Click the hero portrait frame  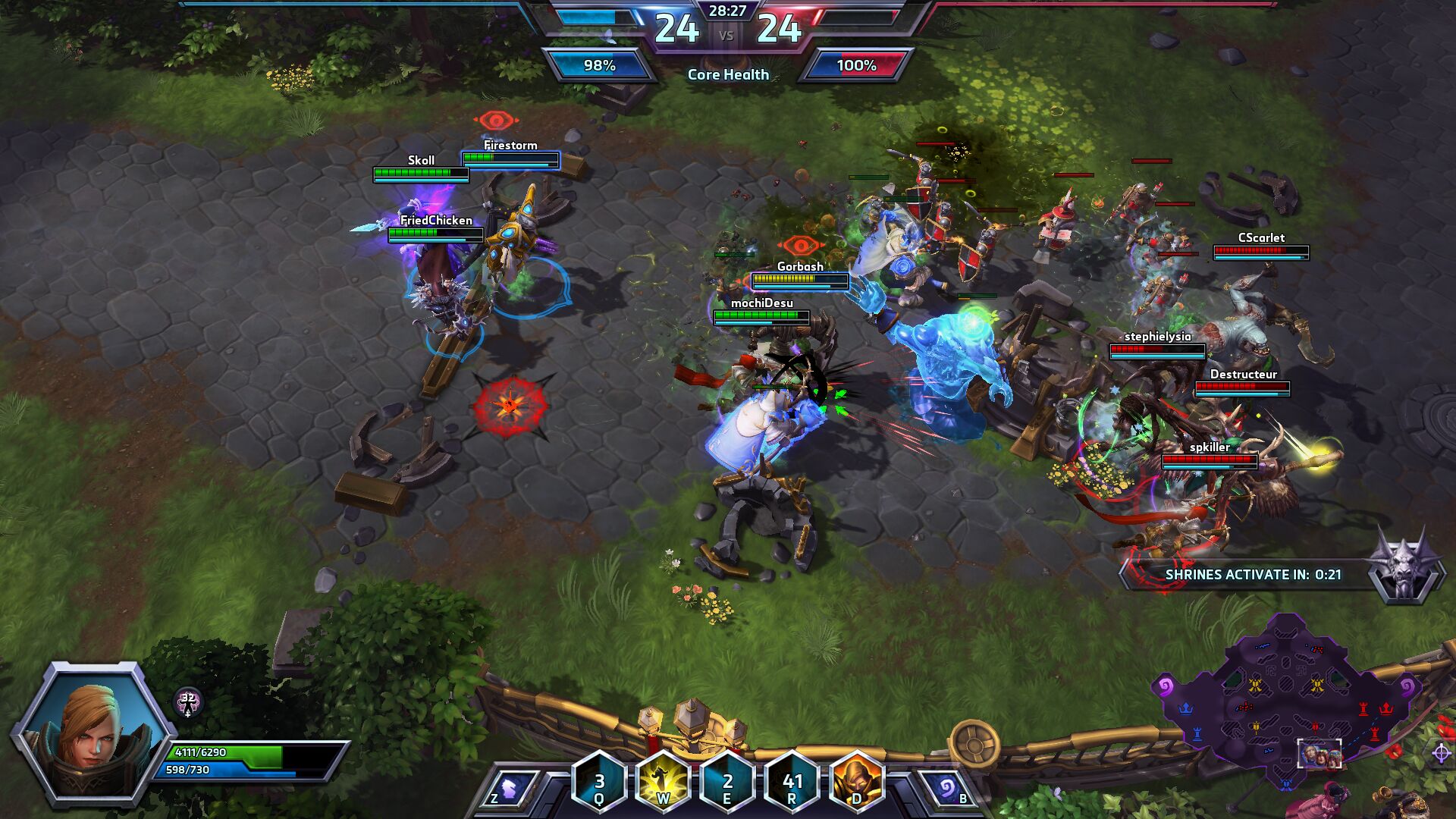pos(93,732)
